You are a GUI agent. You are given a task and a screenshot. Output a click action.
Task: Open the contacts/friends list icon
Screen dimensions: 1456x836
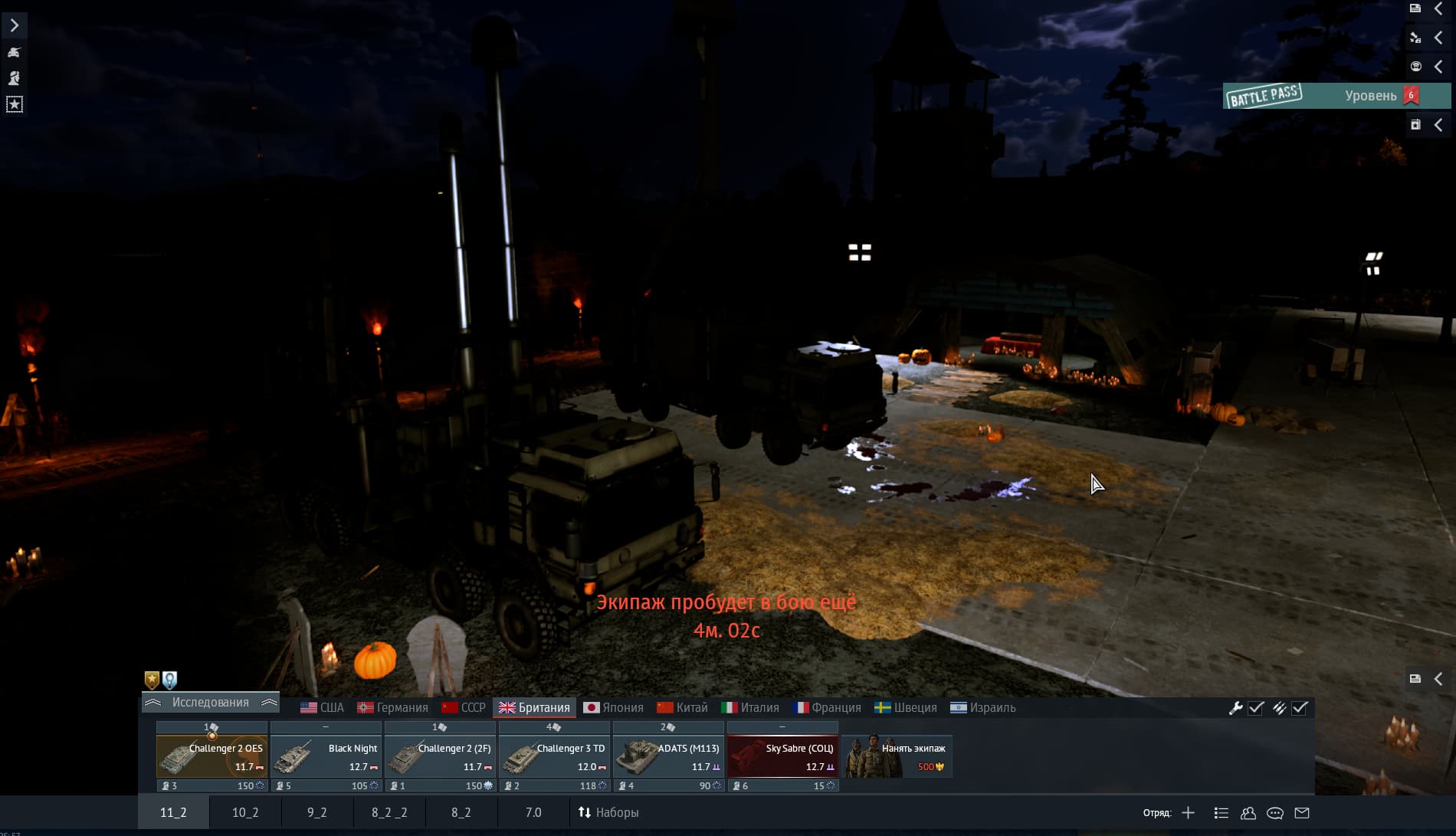point(1249,813)
